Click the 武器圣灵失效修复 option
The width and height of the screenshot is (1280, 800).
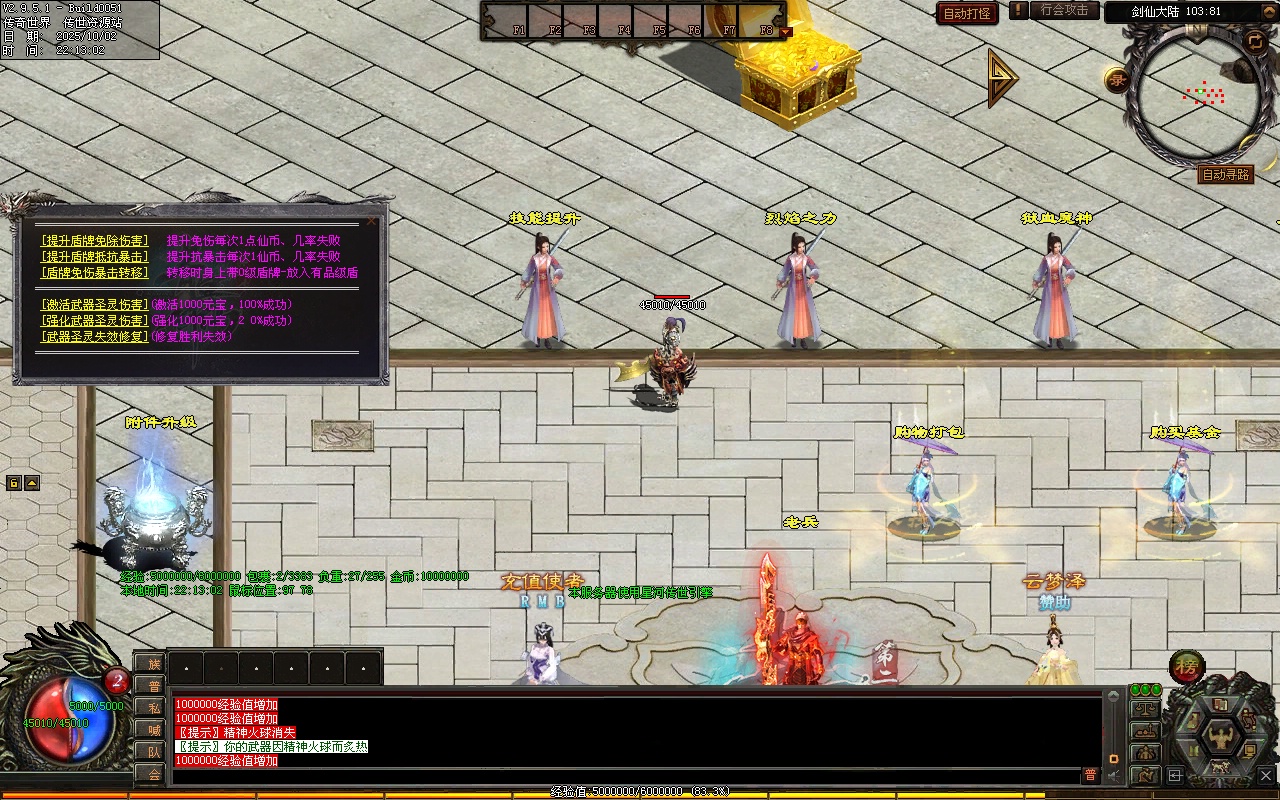[95, 337]
